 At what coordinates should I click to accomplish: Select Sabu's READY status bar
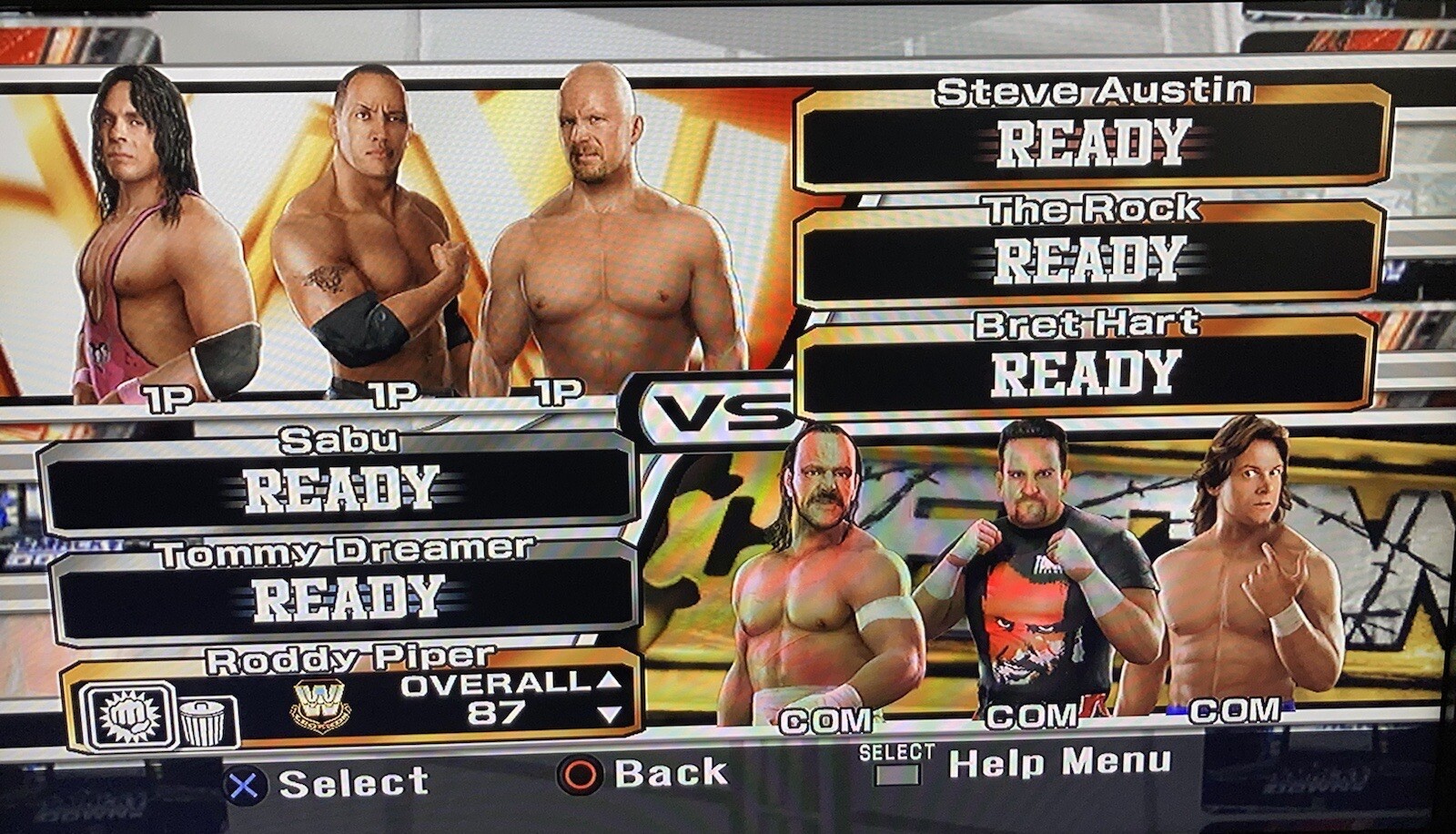pyautogui.click(x=337, y=487)
